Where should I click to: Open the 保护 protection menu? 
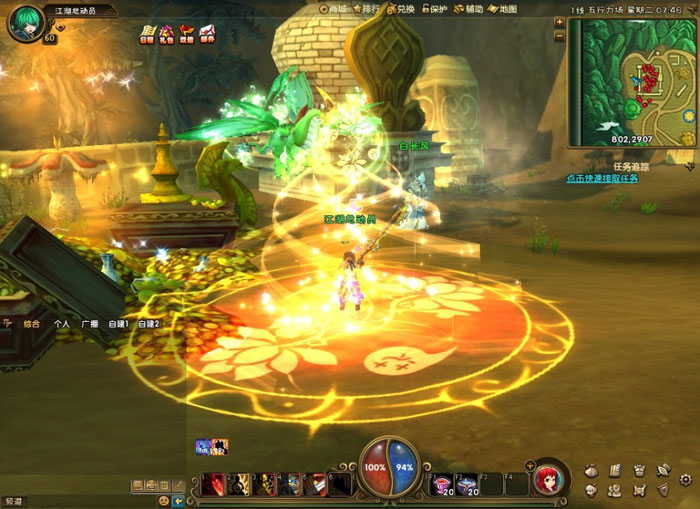click(433, 9)
